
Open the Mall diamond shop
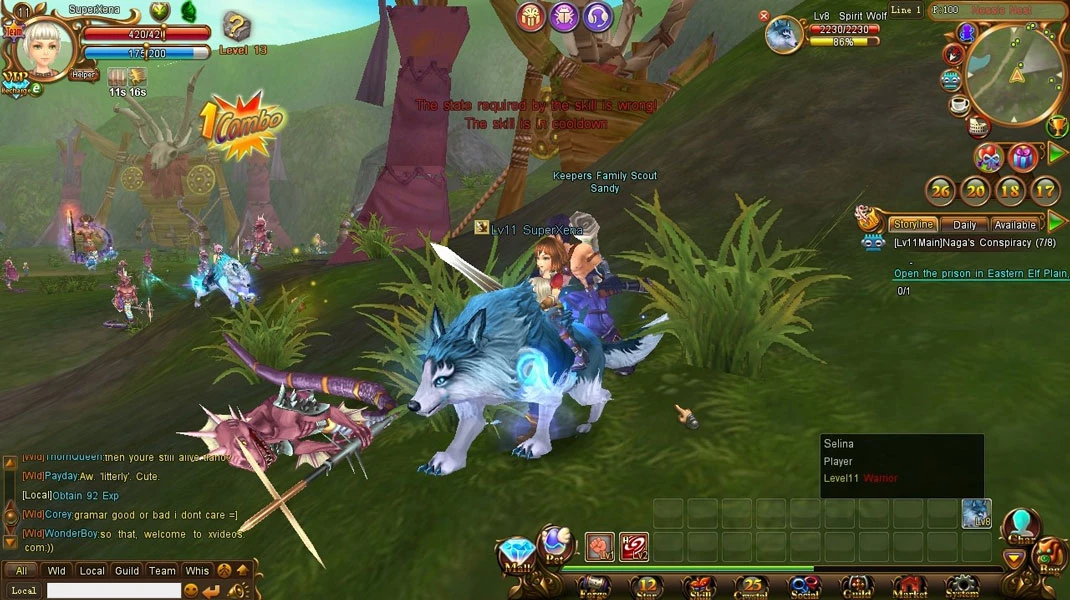tap(517, 555)
